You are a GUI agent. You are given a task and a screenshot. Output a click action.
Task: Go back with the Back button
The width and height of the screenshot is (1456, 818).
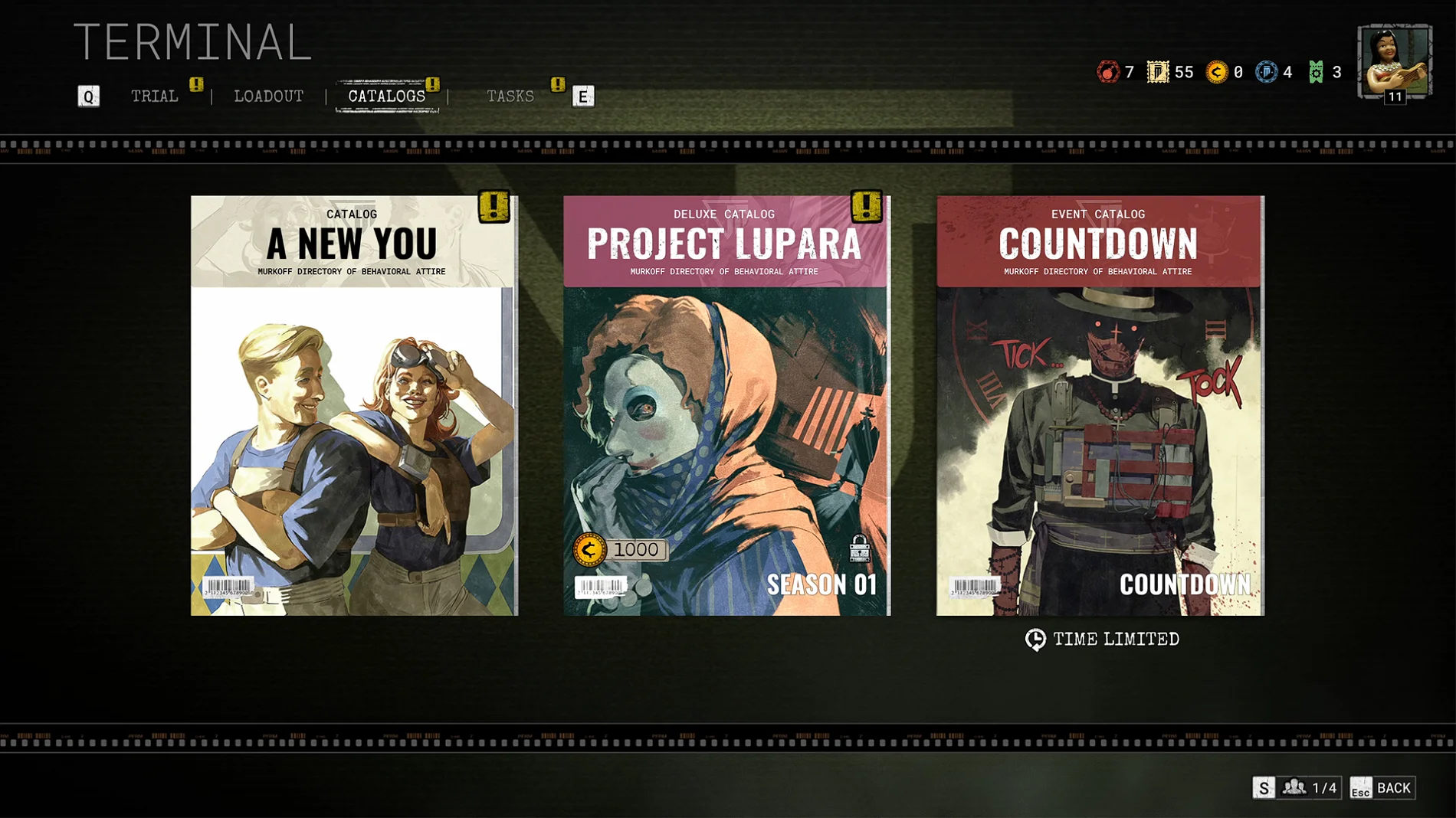click(1383, 788)
